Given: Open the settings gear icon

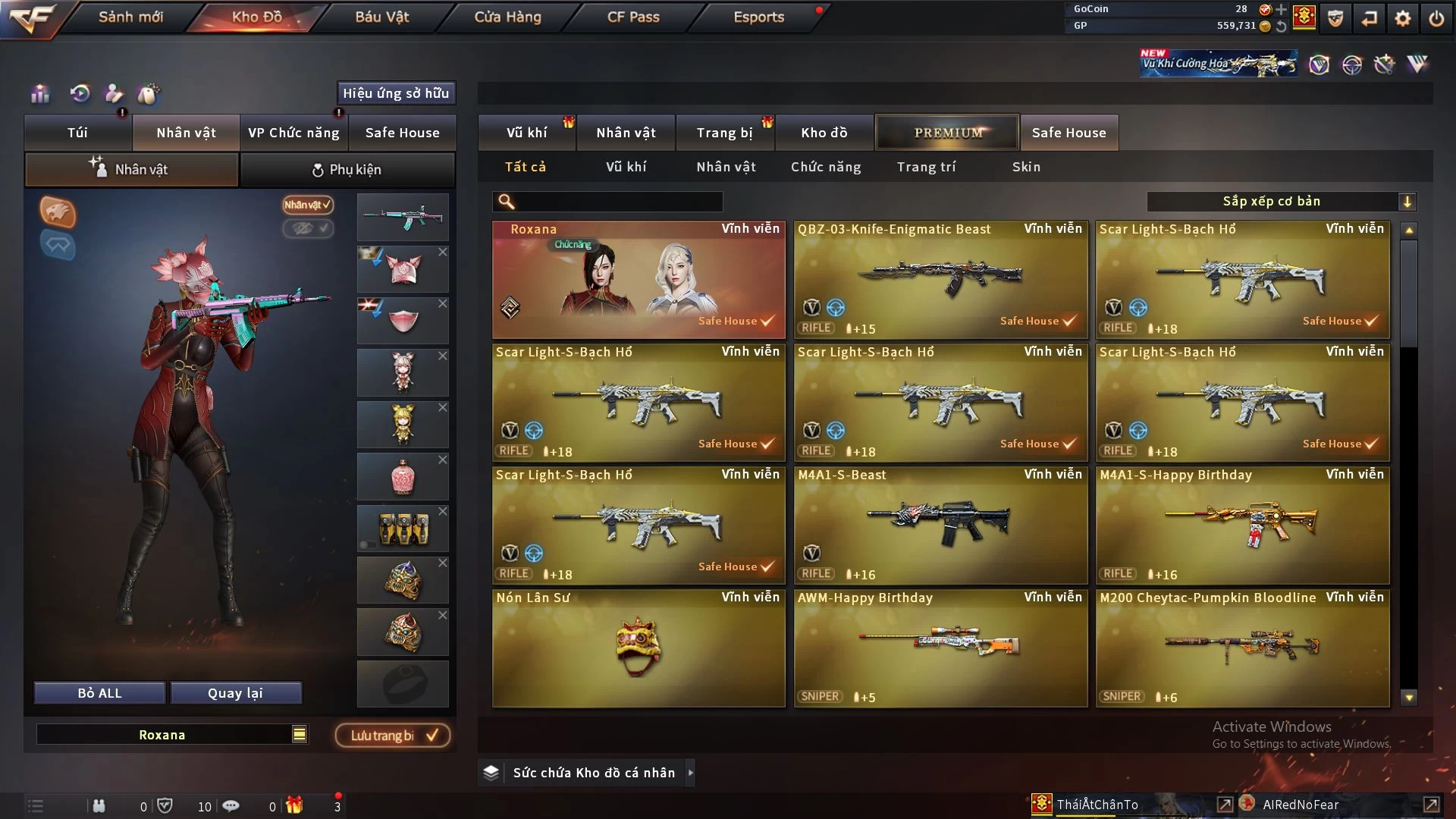Looking at the screenshot, I should [x=1403, y=18].
